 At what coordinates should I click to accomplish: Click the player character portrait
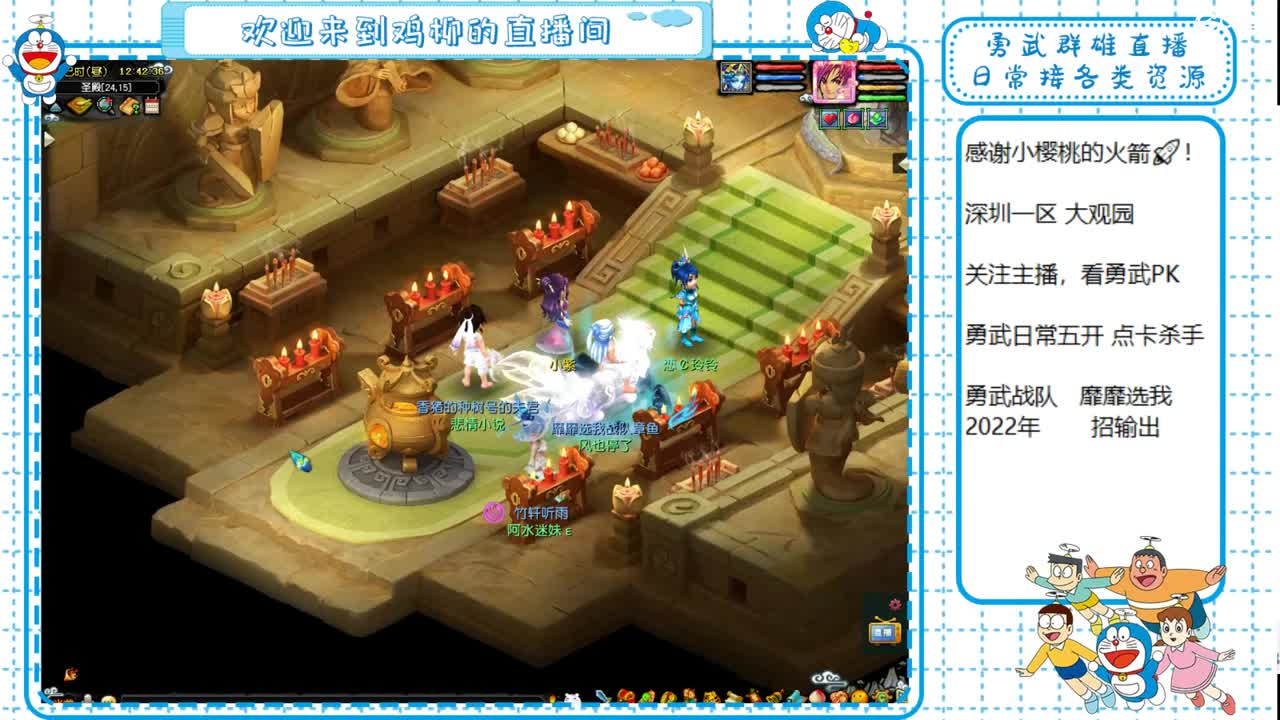coord(834,82)
